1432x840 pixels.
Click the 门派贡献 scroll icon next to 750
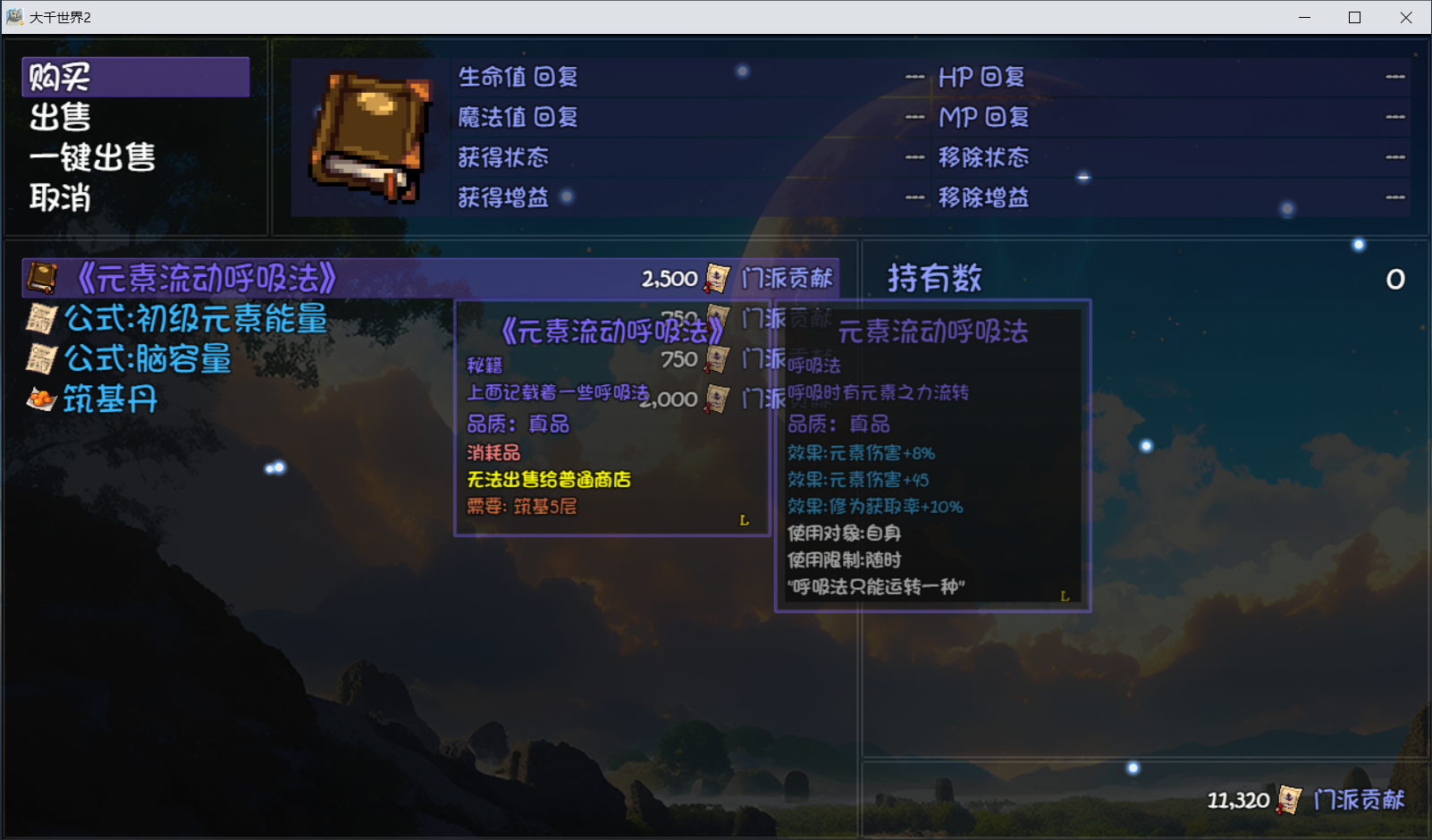coord(712,359)
